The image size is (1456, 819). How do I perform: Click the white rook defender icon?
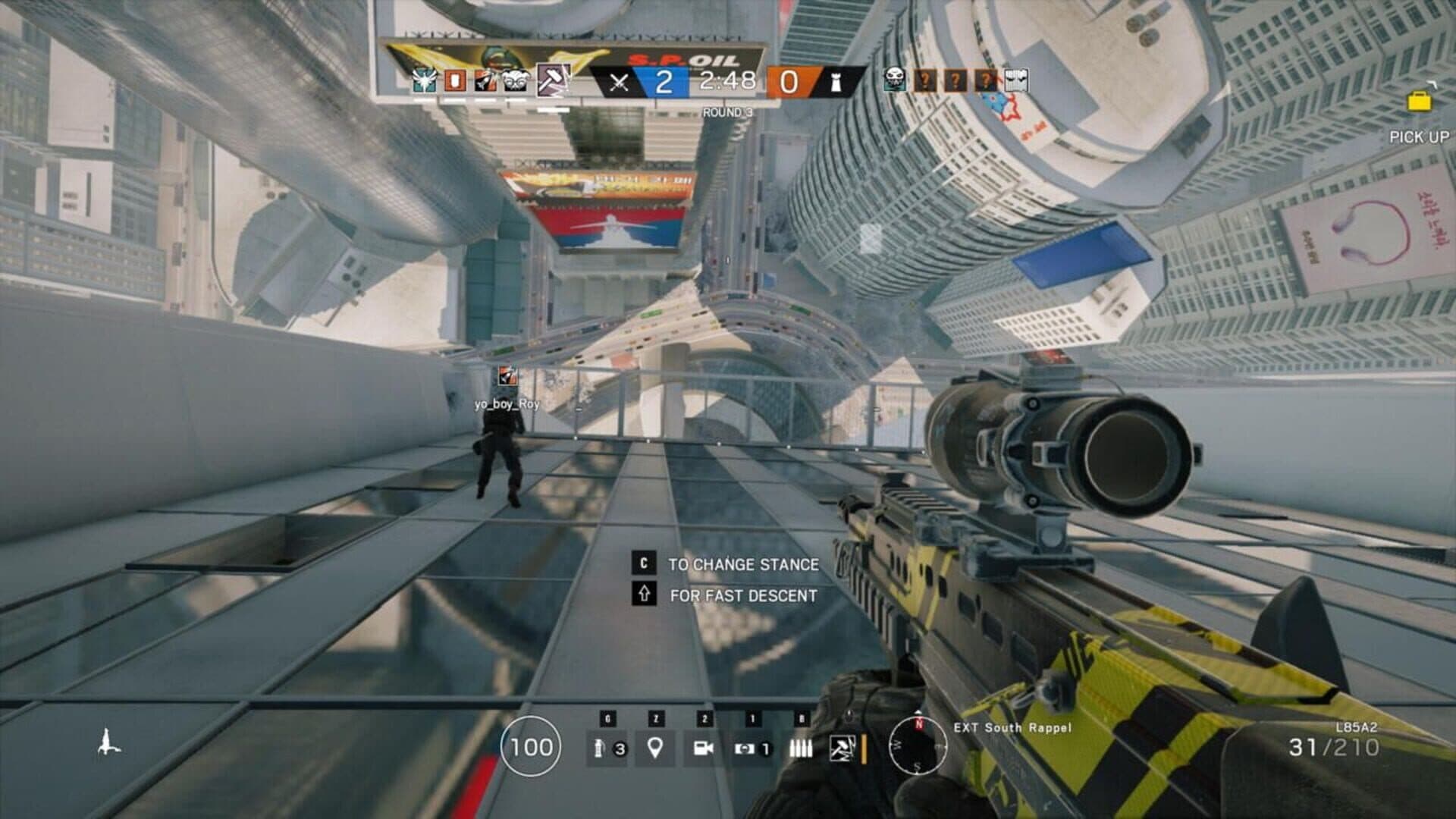click(836, 82)
